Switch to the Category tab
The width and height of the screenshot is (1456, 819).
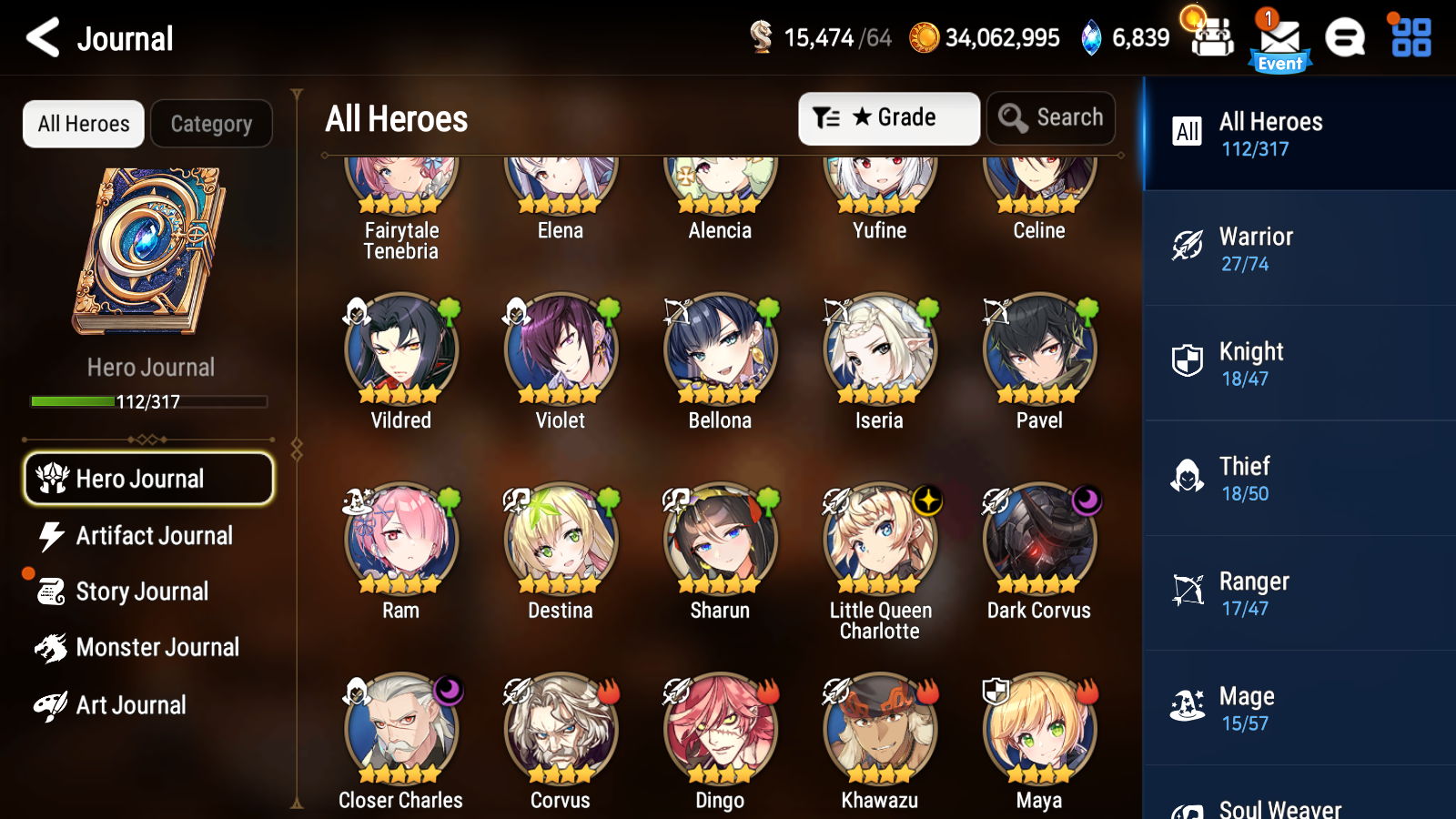211,124
